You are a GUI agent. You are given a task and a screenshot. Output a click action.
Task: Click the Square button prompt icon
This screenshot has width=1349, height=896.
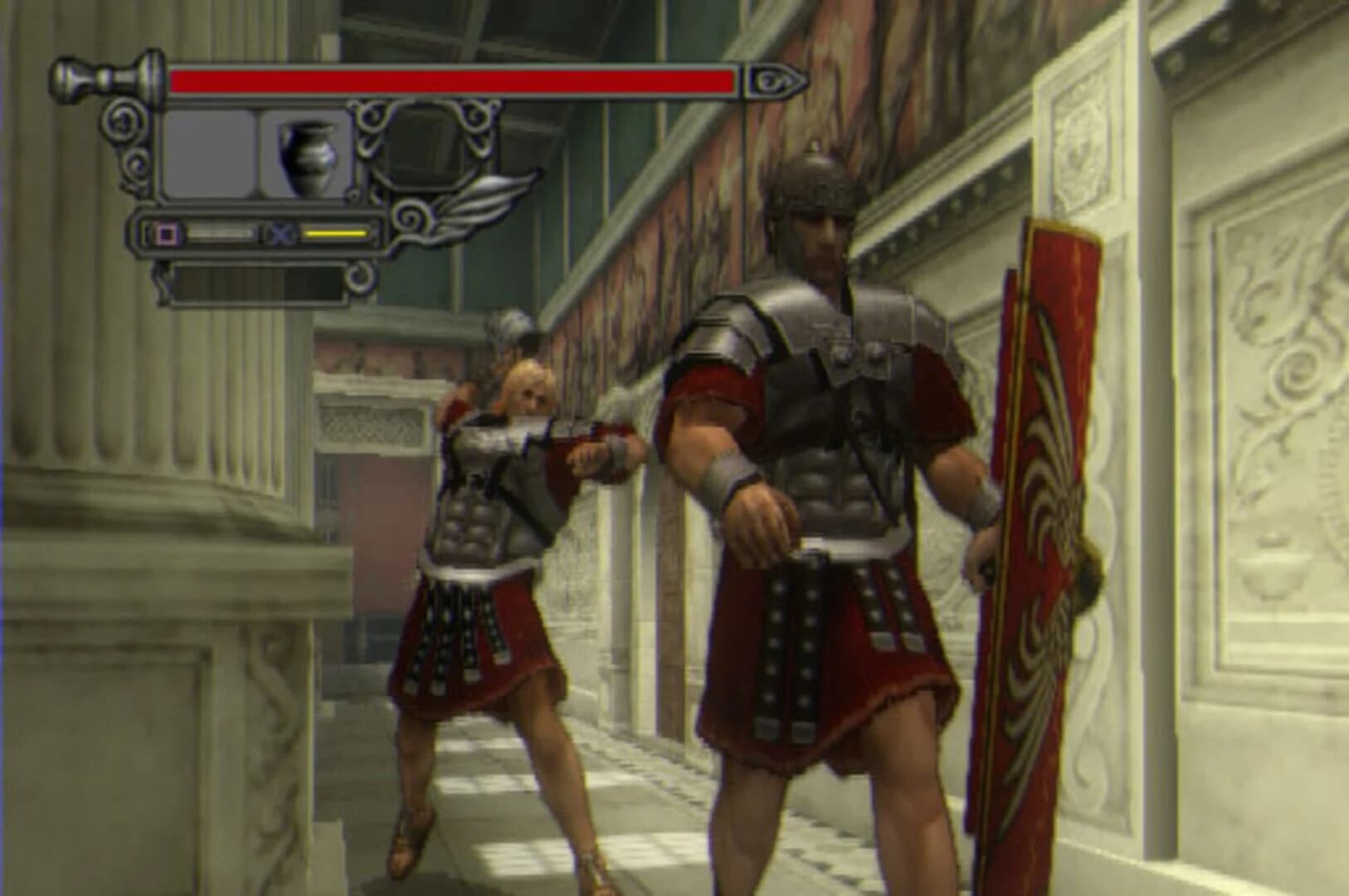tap(168, 235)
